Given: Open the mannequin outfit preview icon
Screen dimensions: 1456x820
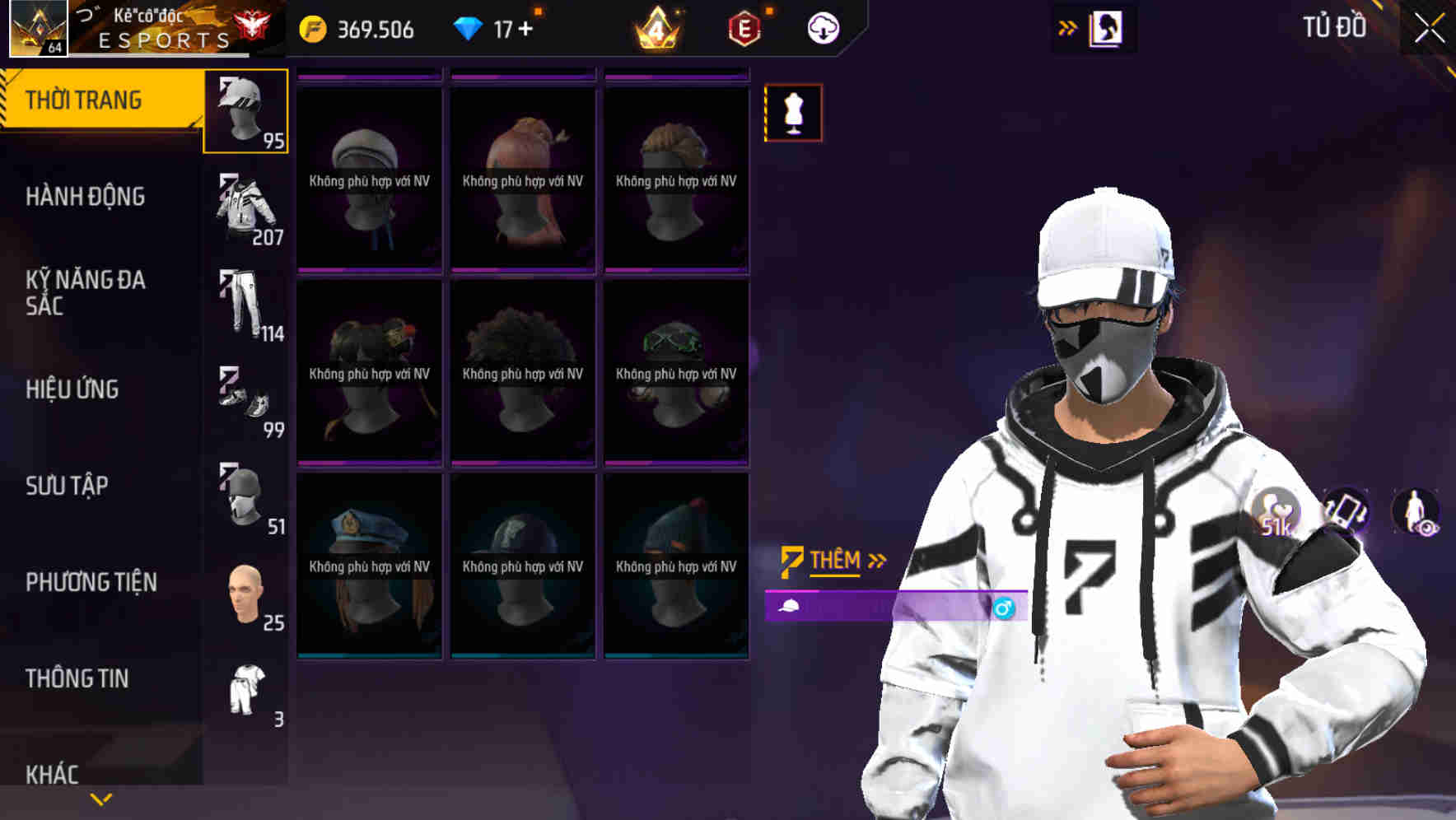Looking at the screenshot, I should [792, 114].
